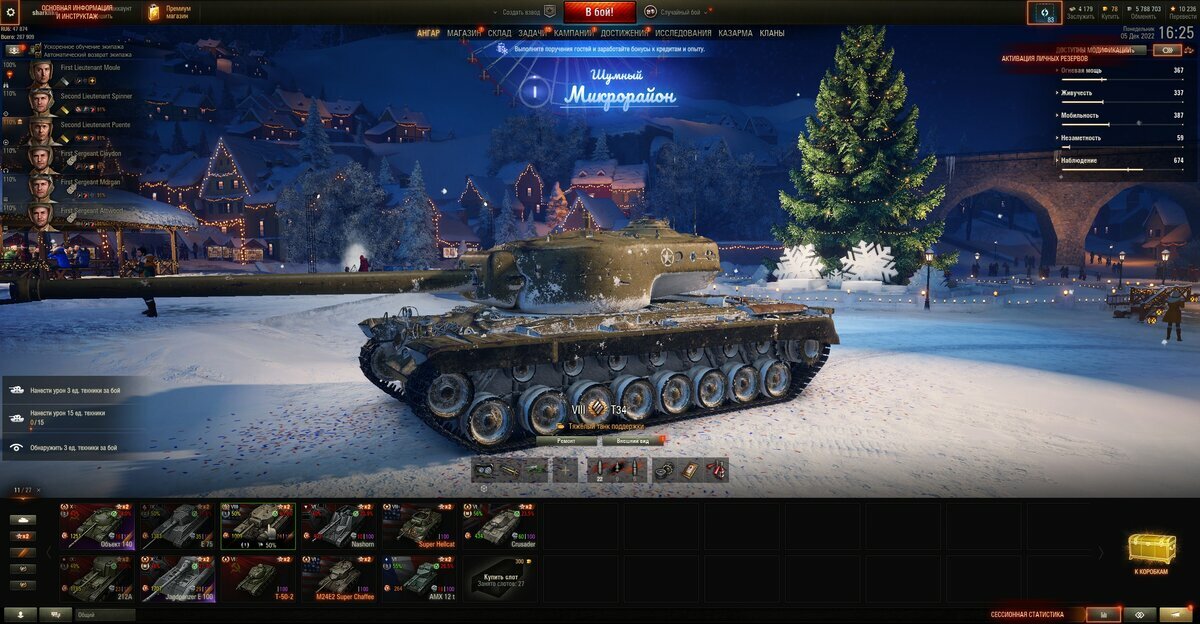Open the КЛАНЫ tab
This screenshot has width=1200, height=624.
tap(771, 33)
